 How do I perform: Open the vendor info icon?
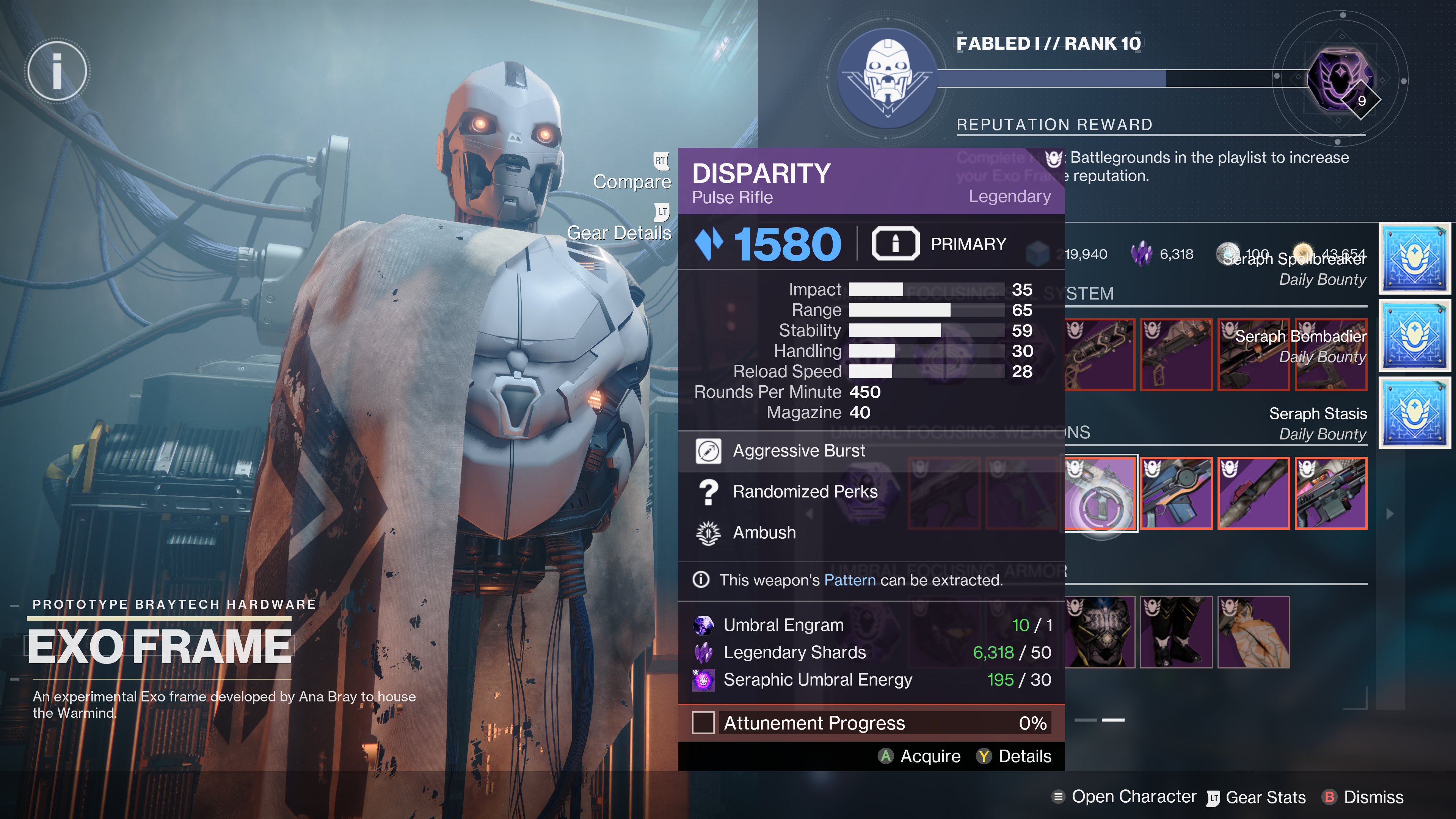coord(57,71)
